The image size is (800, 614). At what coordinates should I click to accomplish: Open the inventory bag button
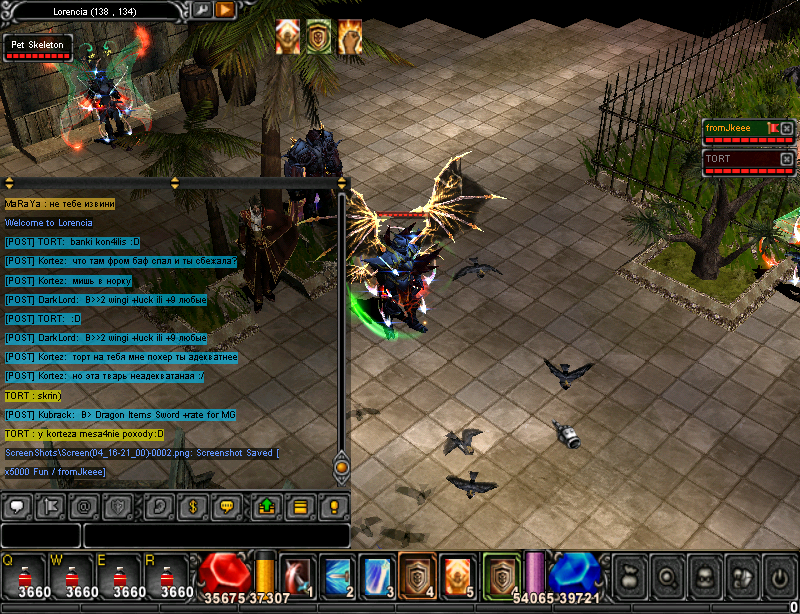[x=629, y=576]
